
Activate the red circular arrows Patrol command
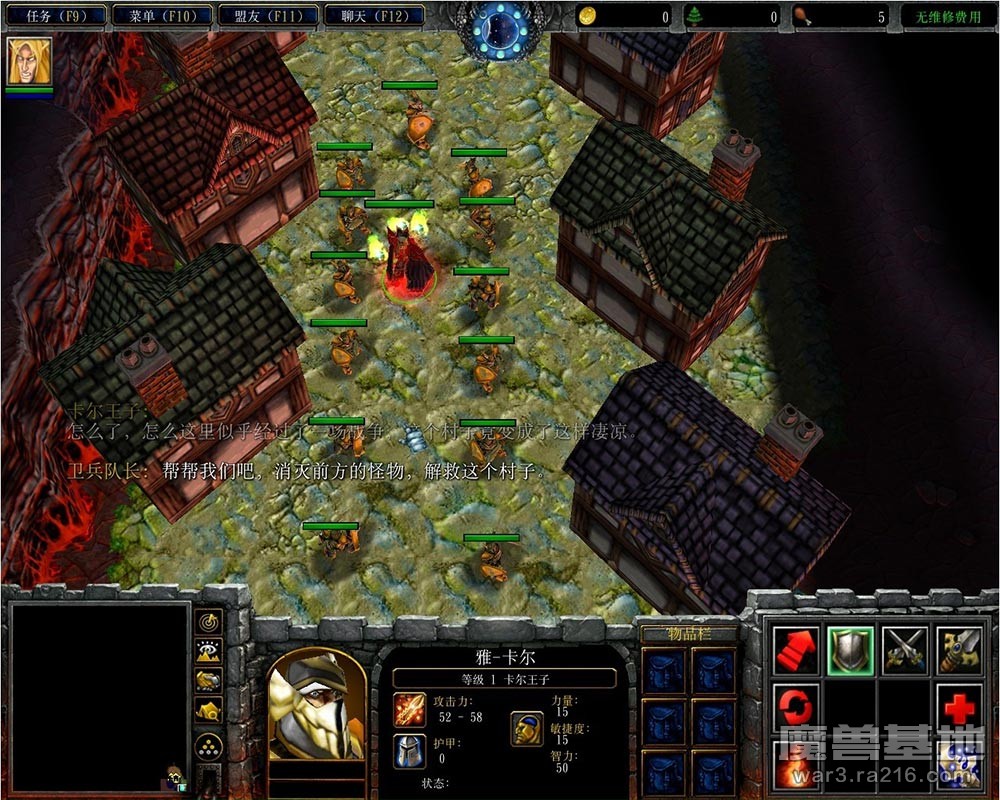797,706
